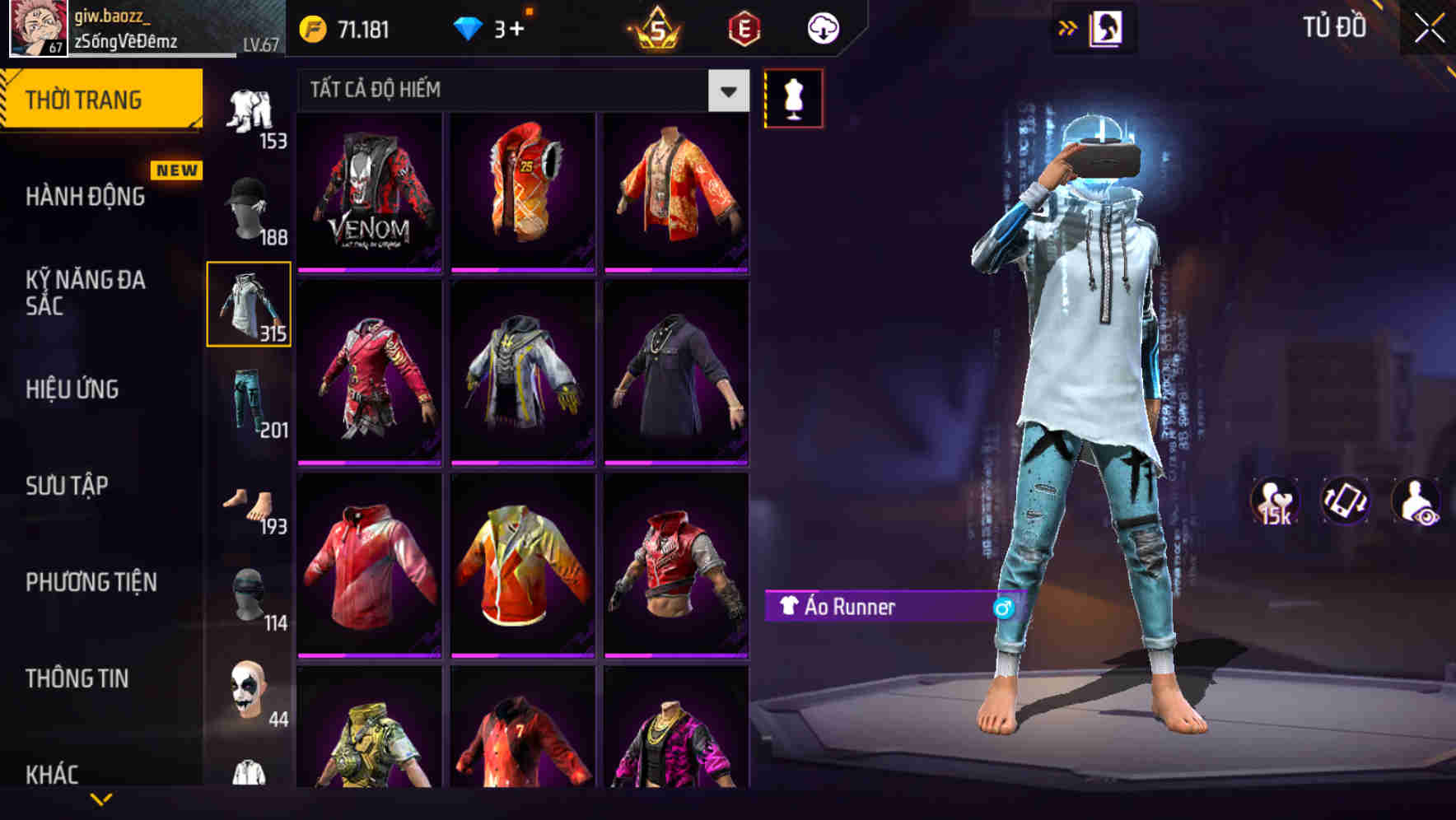
Task: Click the cloud download icon in the top bar
Action: click(x=821, y=27)
